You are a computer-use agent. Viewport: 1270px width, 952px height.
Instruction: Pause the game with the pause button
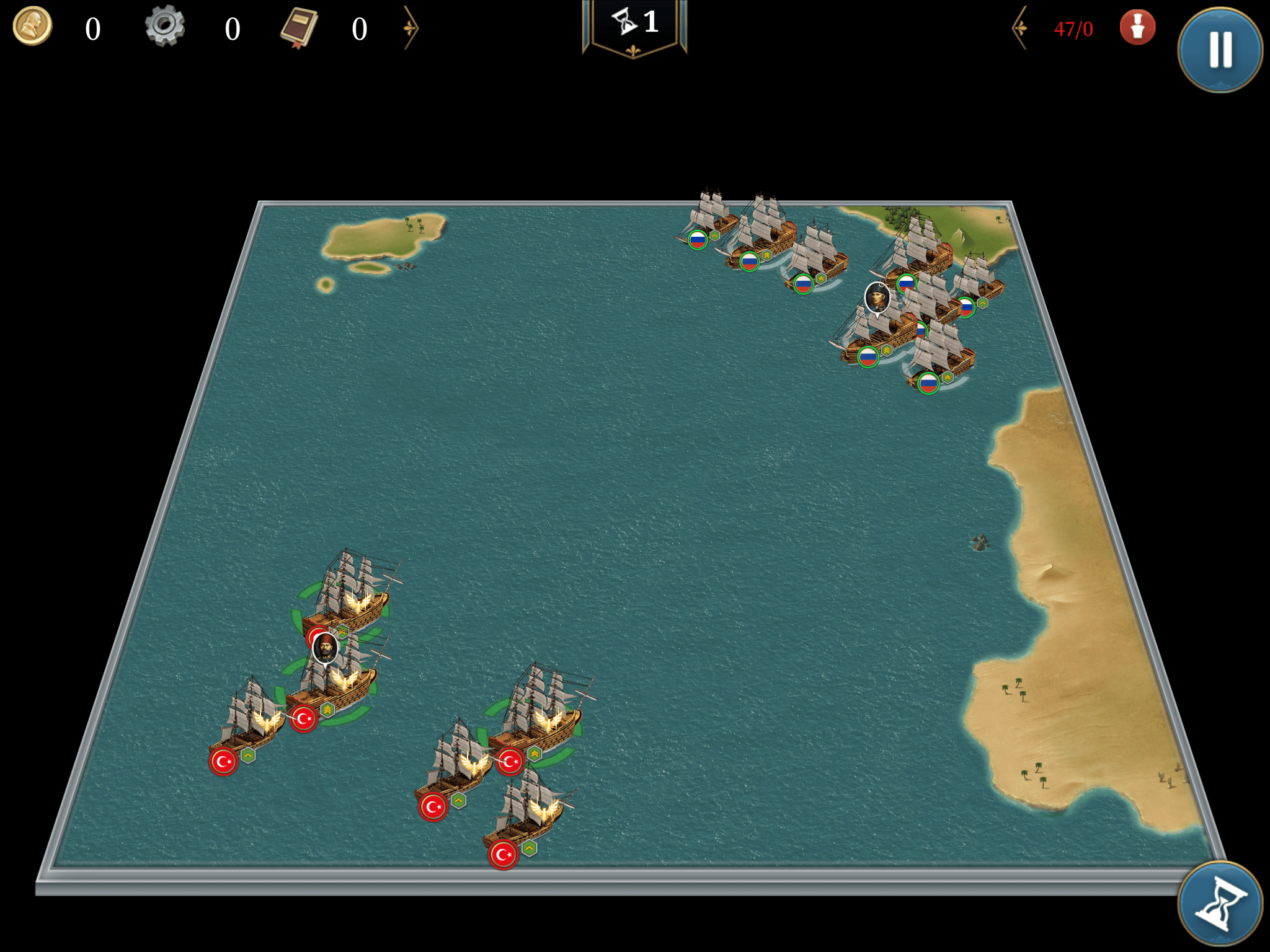[x=1220, y=50]
